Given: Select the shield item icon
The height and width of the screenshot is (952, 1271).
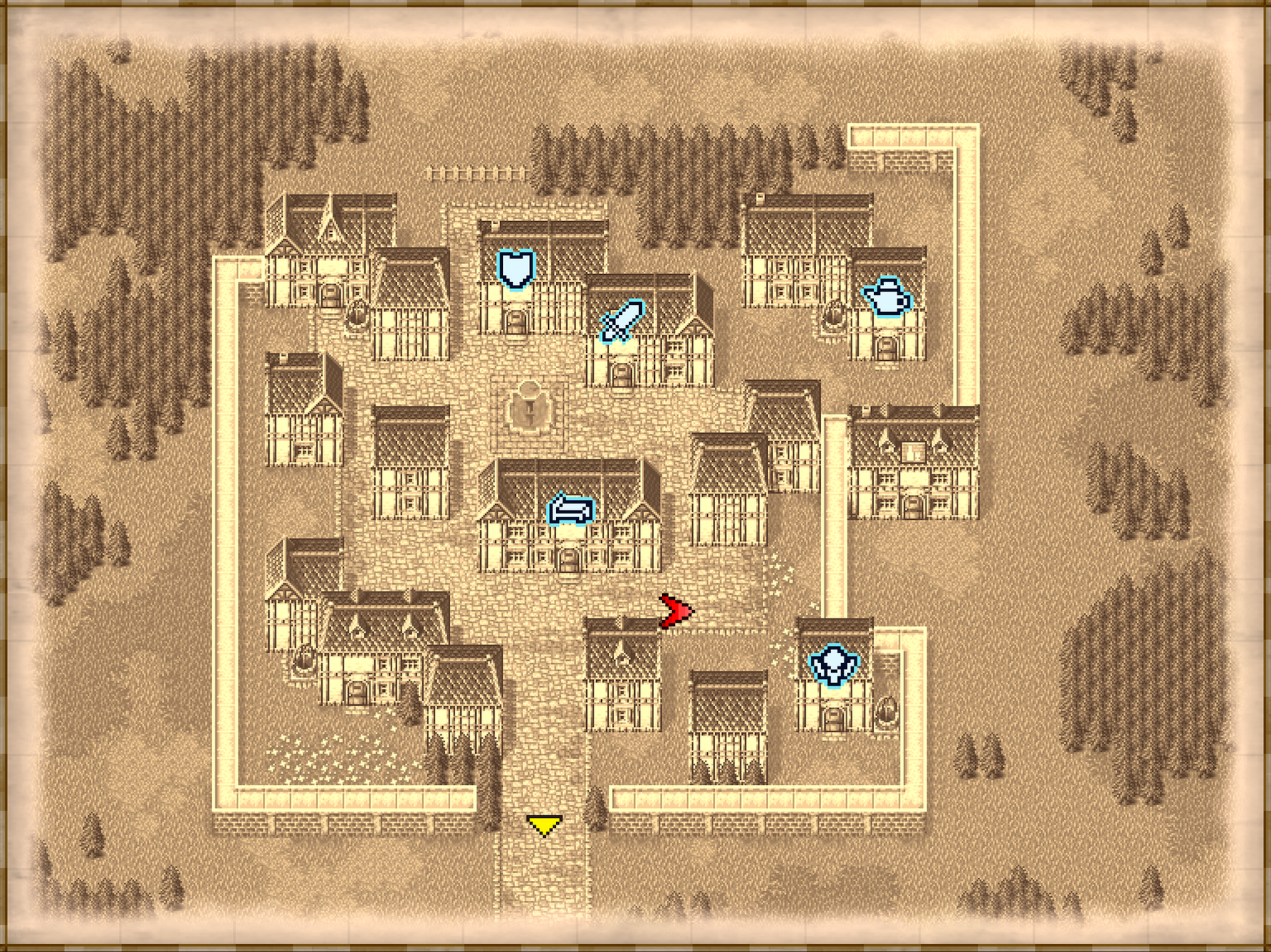Looking at the screenshot, I should click(517, 270).
